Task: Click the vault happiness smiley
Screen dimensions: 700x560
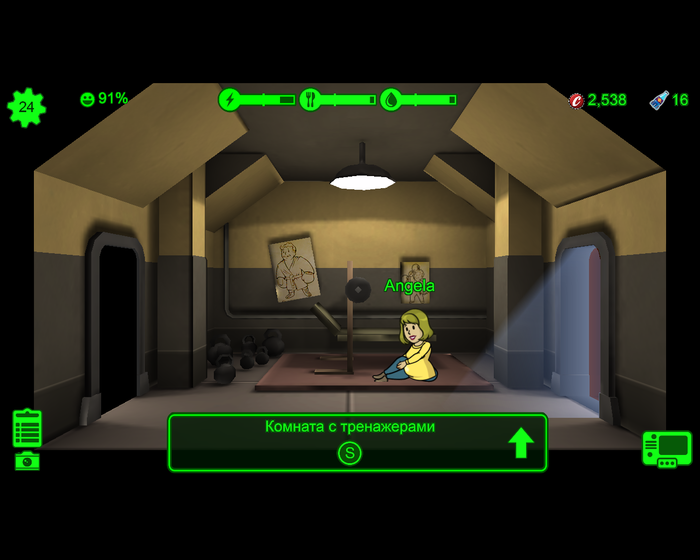Action: (x=87, y=99)
